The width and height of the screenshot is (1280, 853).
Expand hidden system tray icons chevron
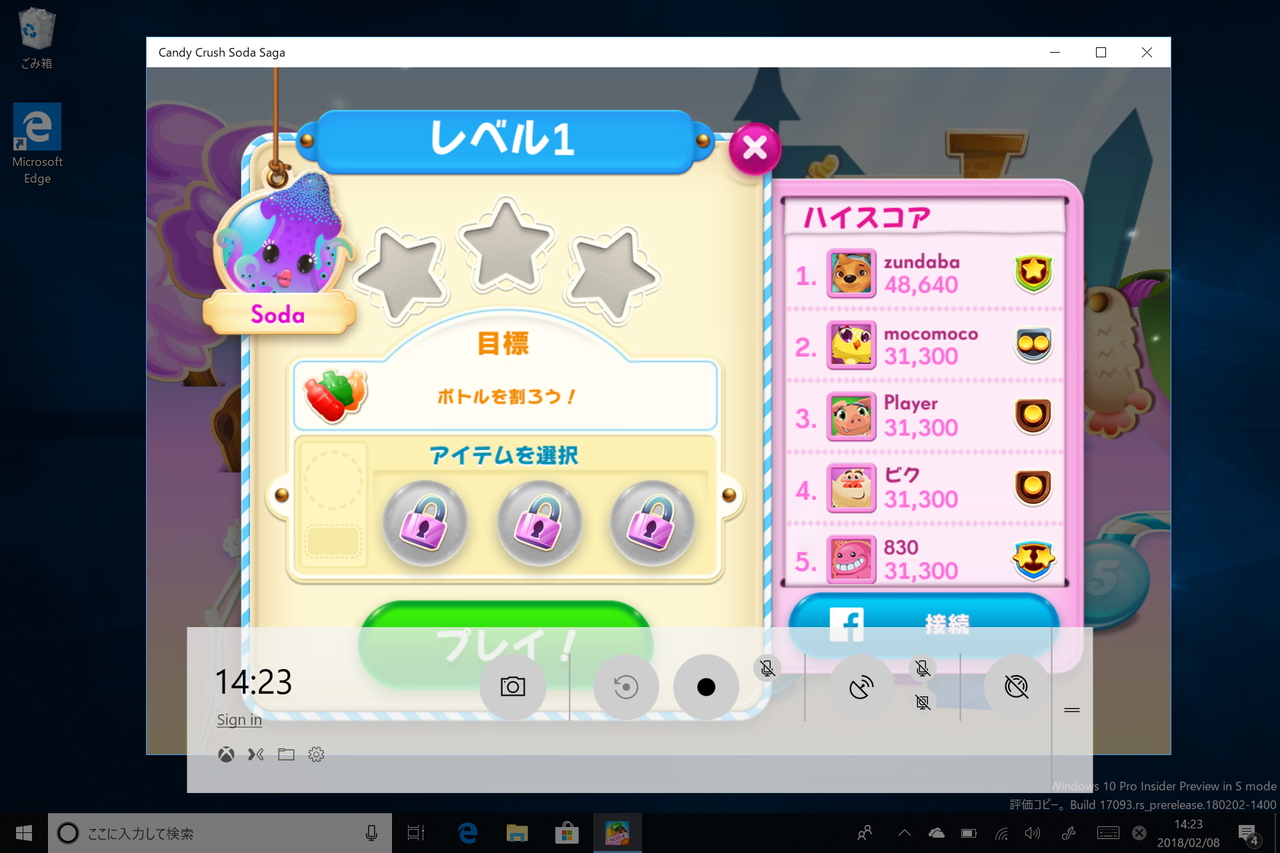(903, 832)
